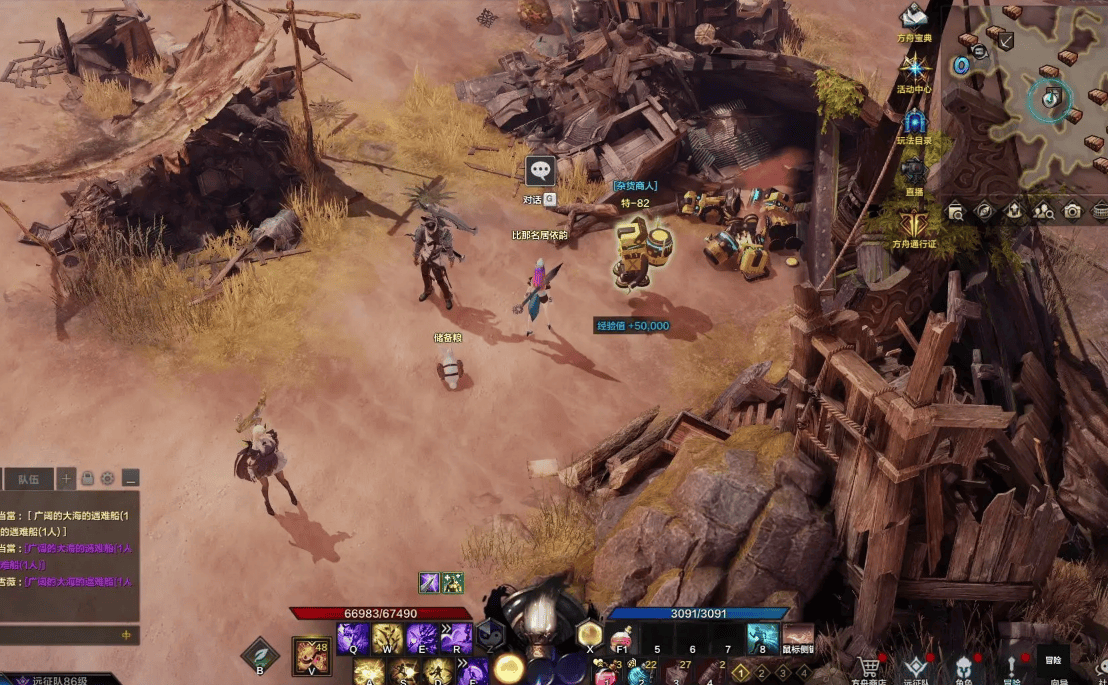Open the 方舟宝典 codex icon
This screenshot has height=685, width=1108.
point(913,17)
